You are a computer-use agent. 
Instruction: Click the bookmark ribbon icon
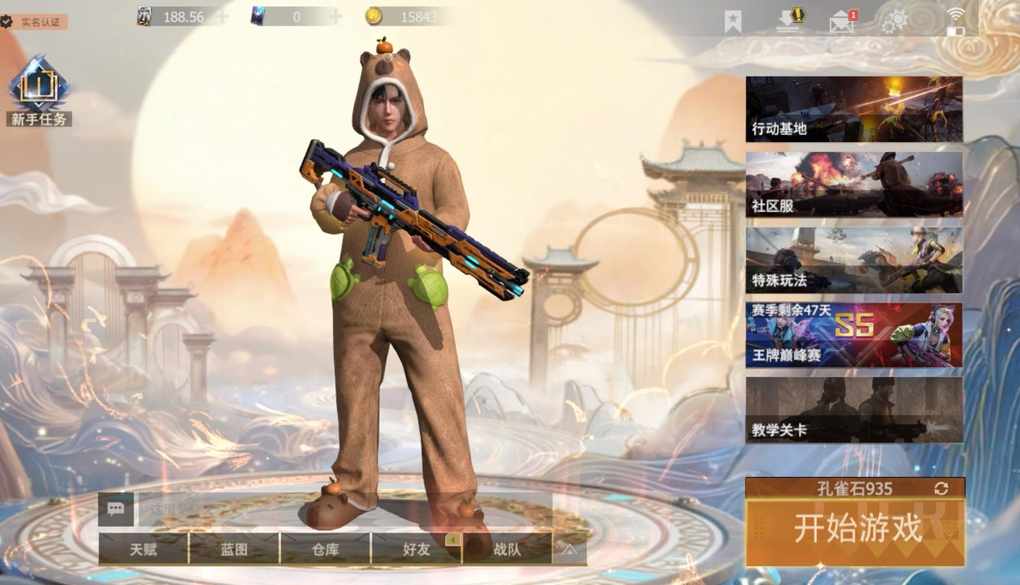tap(733, 21)
